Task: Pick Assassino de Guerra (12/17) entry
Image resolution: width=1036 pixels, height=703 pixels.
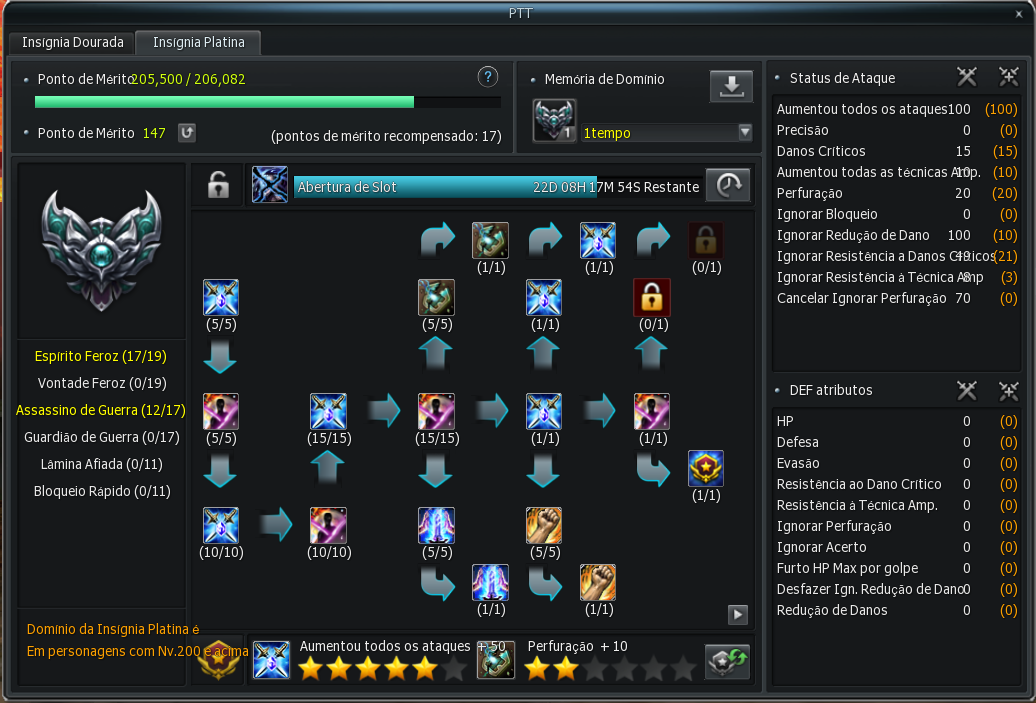Action: [100, 410]
